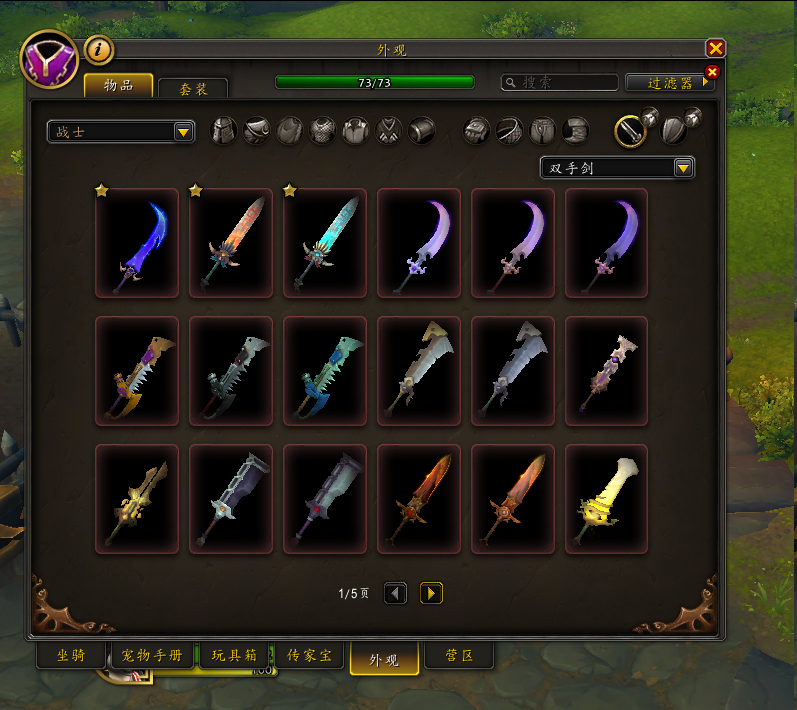797x710 pixels.
Task: Click the 搜索 search box
Action: click(558, 83)
